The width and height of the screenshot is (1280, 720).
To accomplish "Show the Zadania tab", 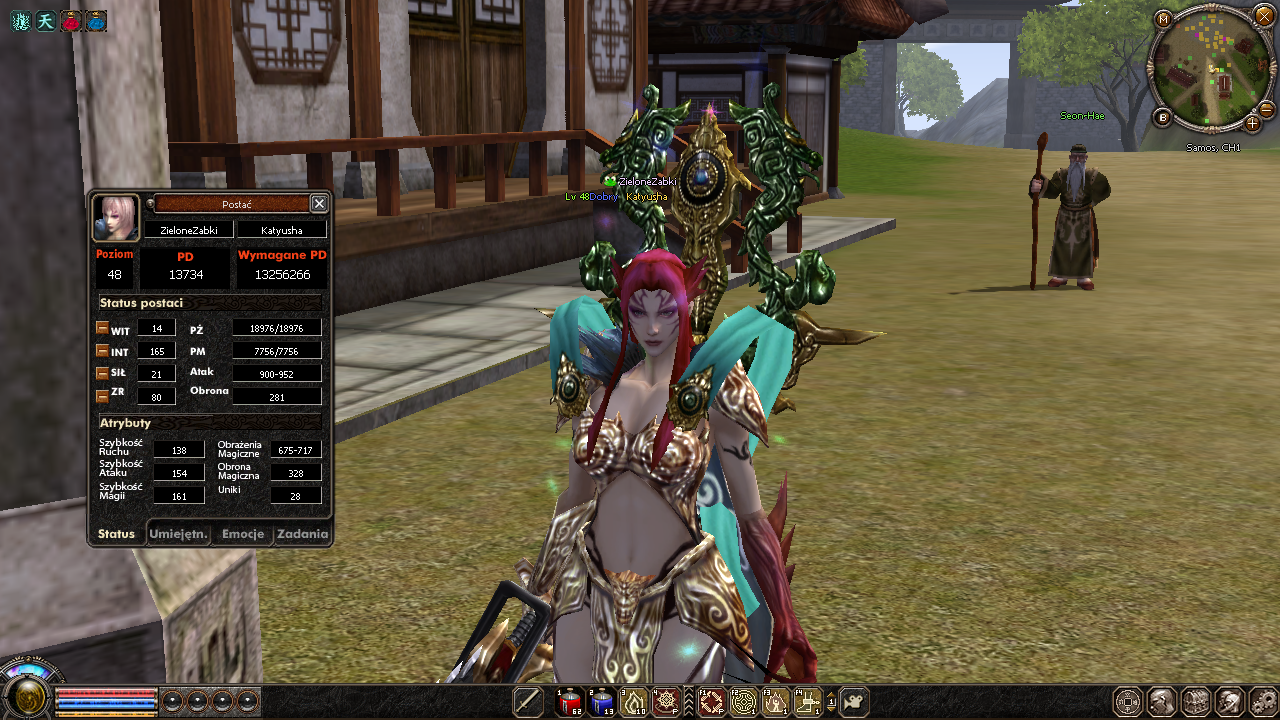I will [302, 534].
